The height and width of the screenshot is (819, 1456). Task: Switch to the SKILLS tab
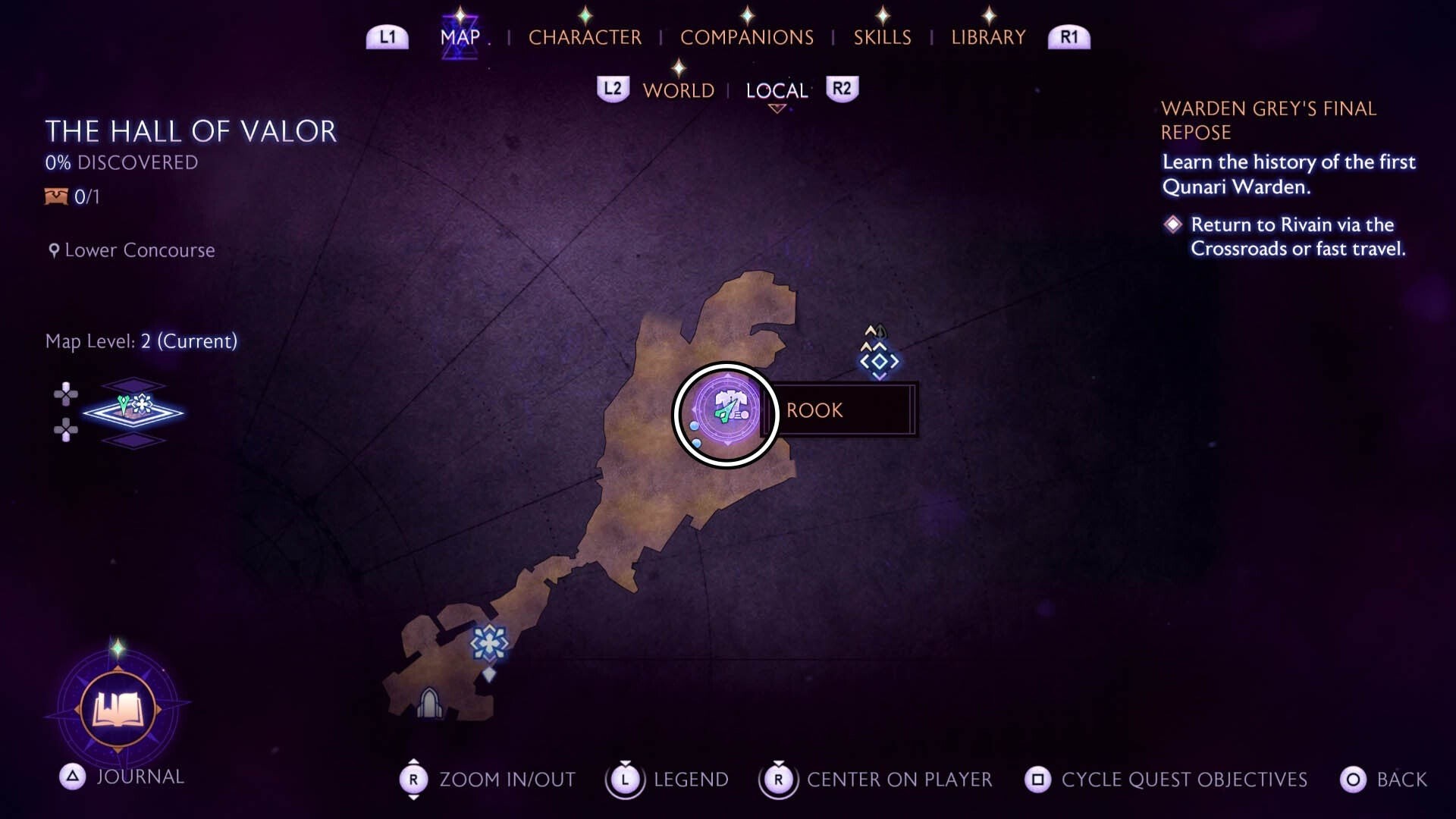(x=882, y=36)
